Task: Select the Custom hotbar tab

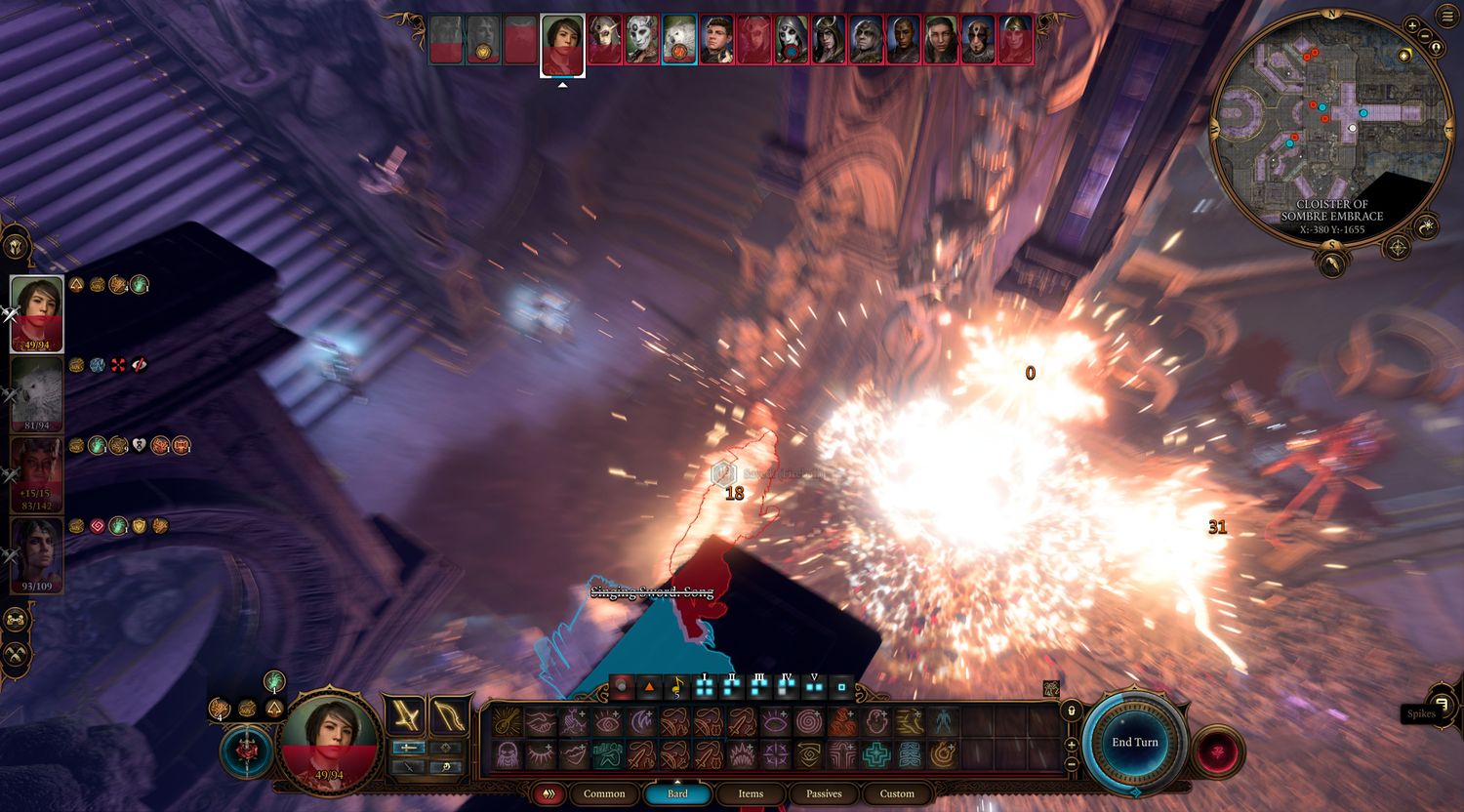Action: [x=897, y=793]
